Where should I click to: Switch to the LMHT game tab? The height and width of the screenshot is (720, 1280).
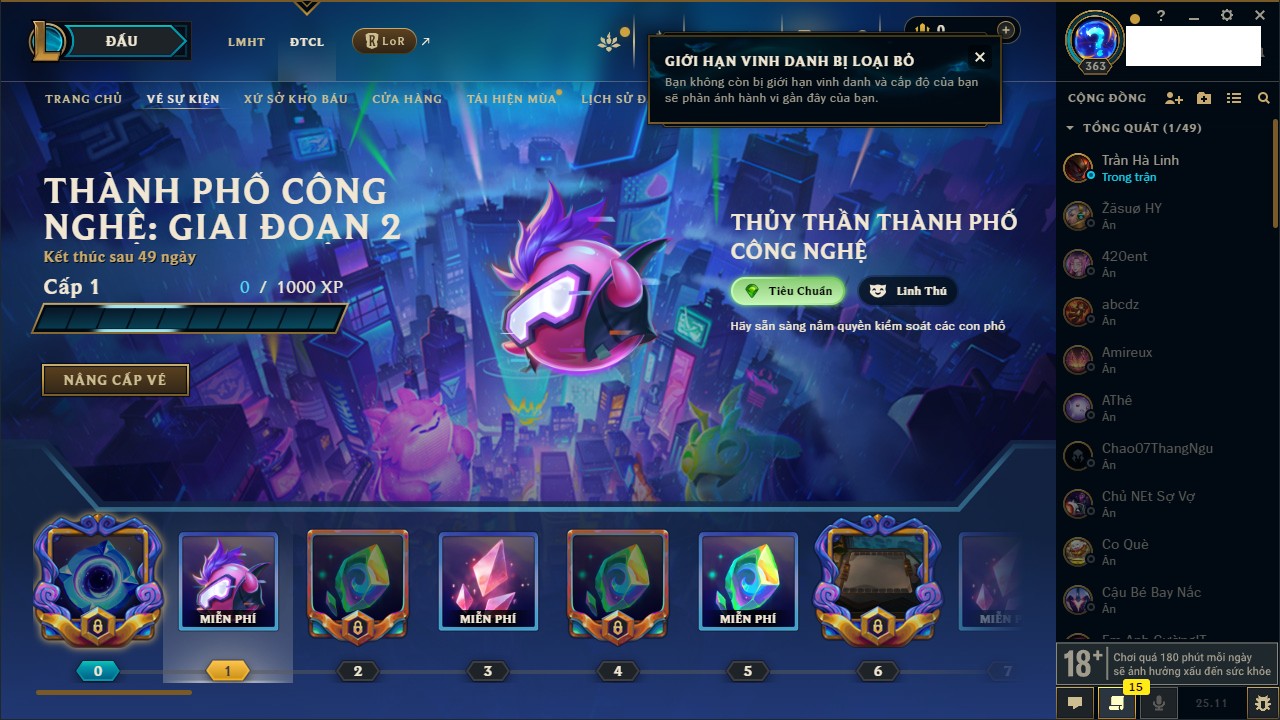tap(246, 42)
